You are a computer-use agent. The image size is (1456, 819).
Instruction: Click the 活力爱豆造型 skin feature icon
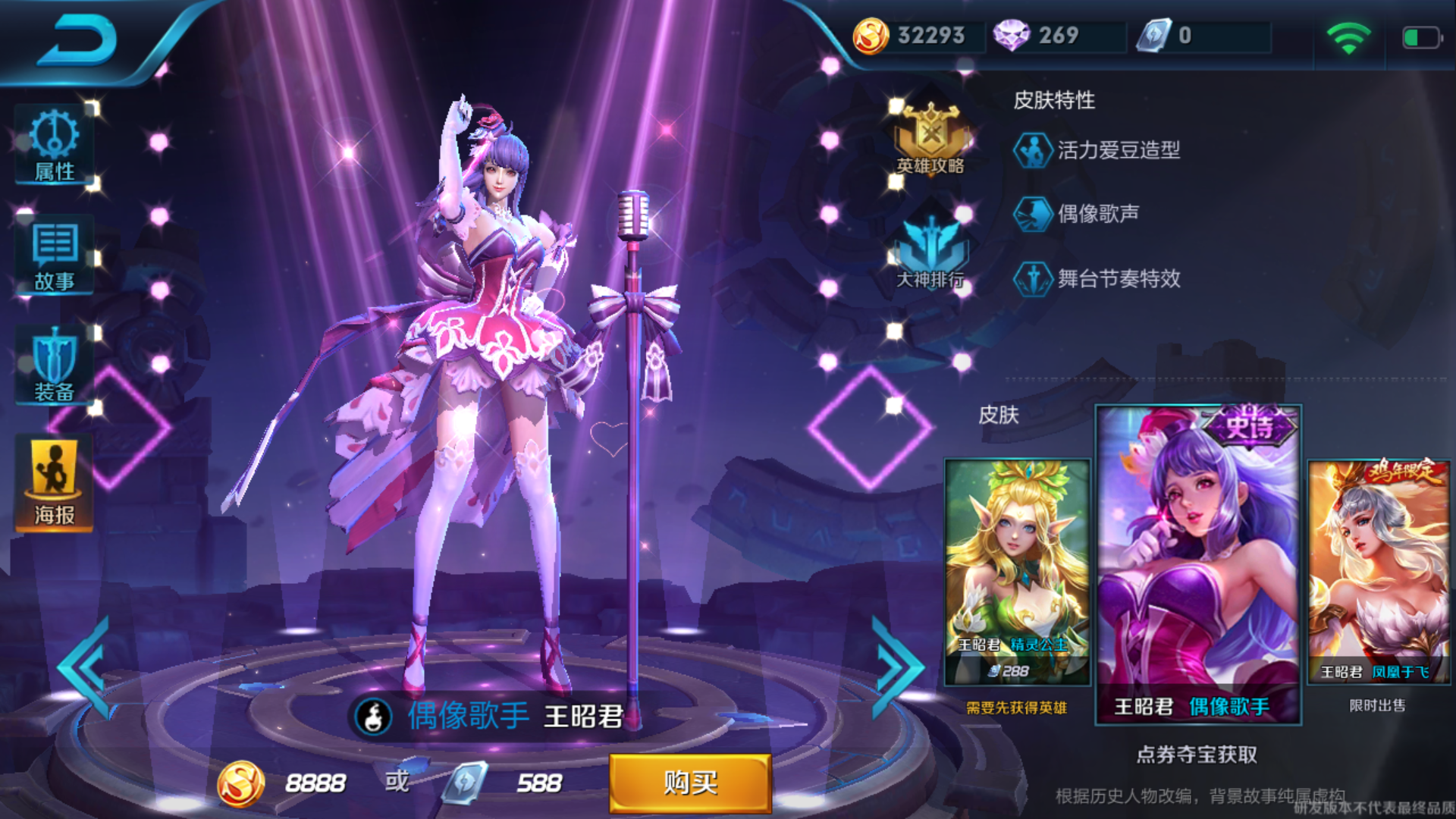pyautogui.click(x=1032, y=149)
